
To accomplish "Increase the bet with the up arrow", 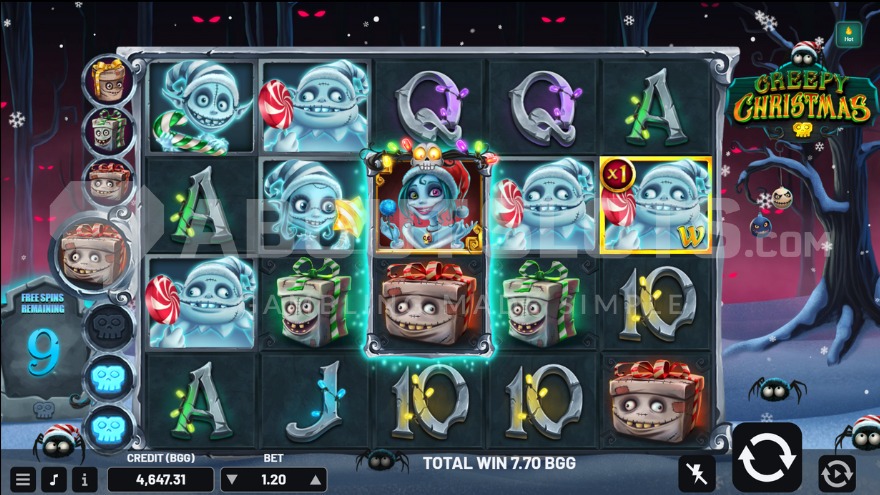I will [x=312, y=480].
